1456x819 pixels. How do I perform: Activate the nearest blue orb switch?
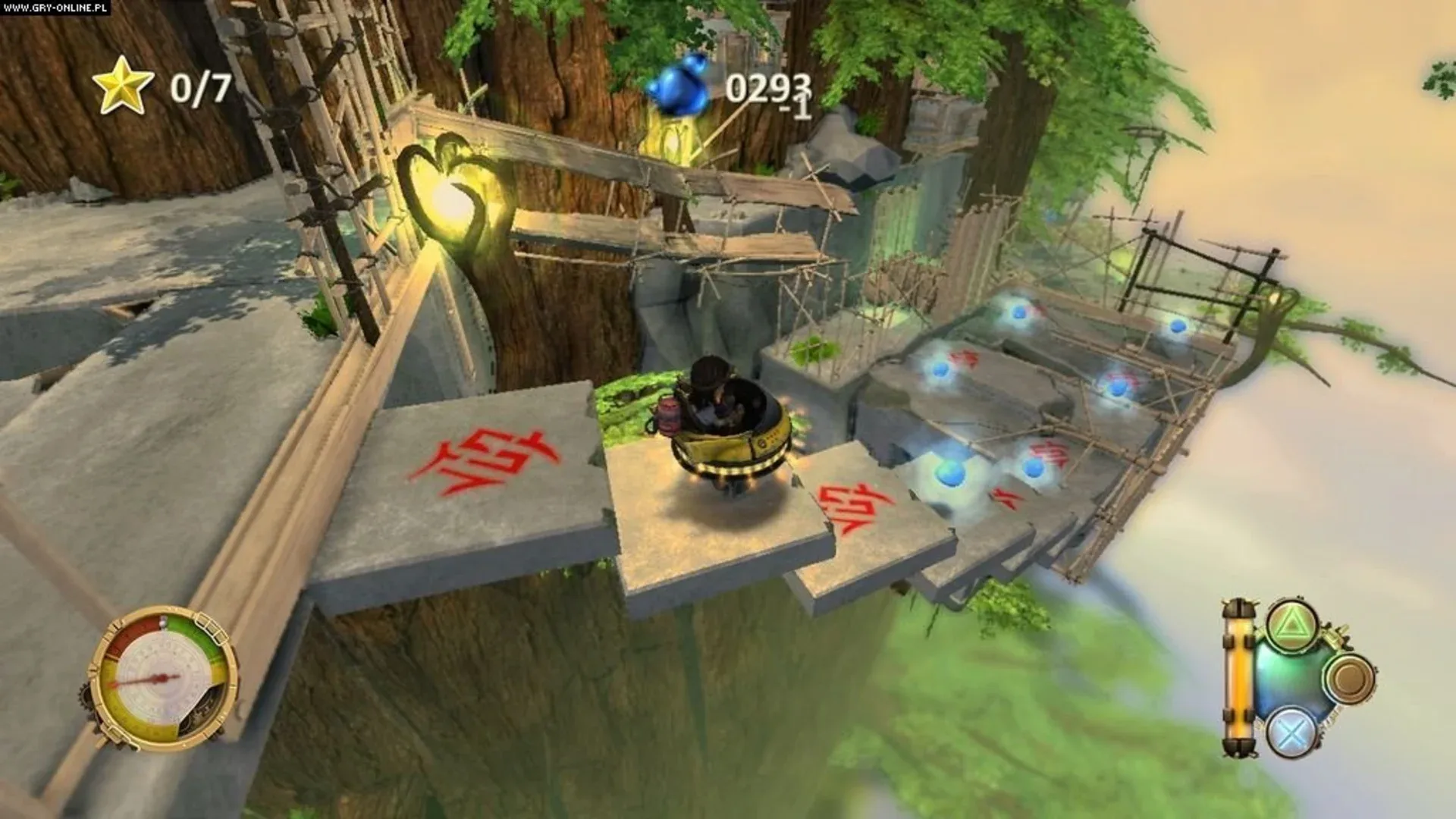(952, 474)
